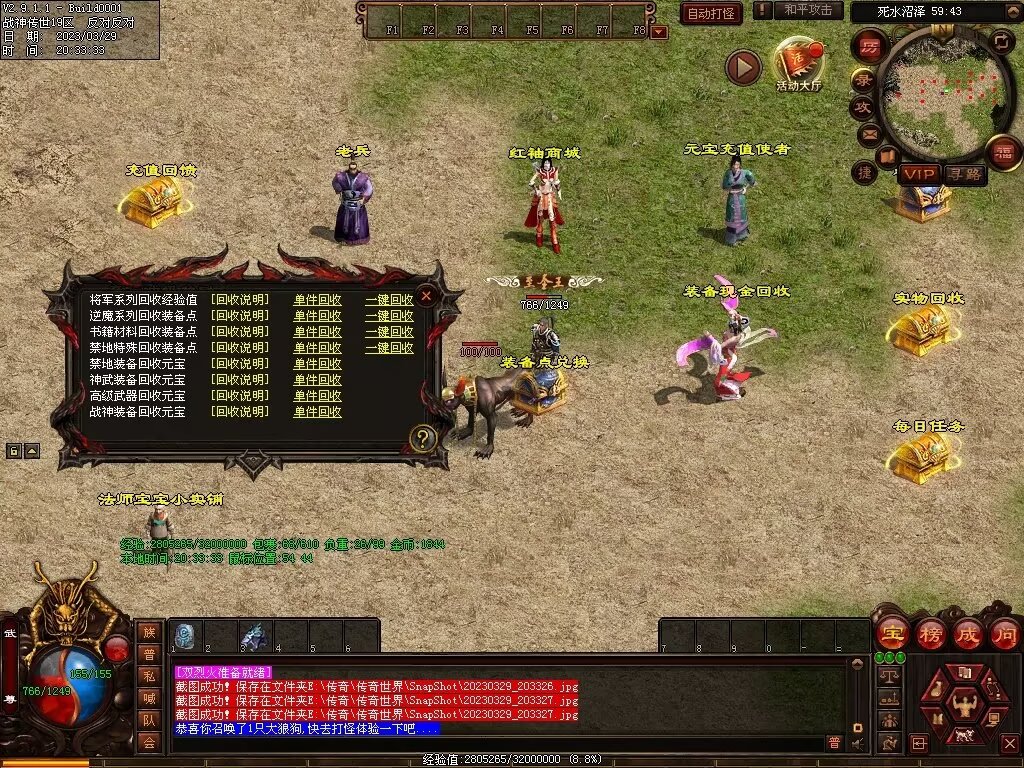This screenshot has height=768, width=1024.
Task: Open the 榜 rankings button
Action: tap(930, 633)
